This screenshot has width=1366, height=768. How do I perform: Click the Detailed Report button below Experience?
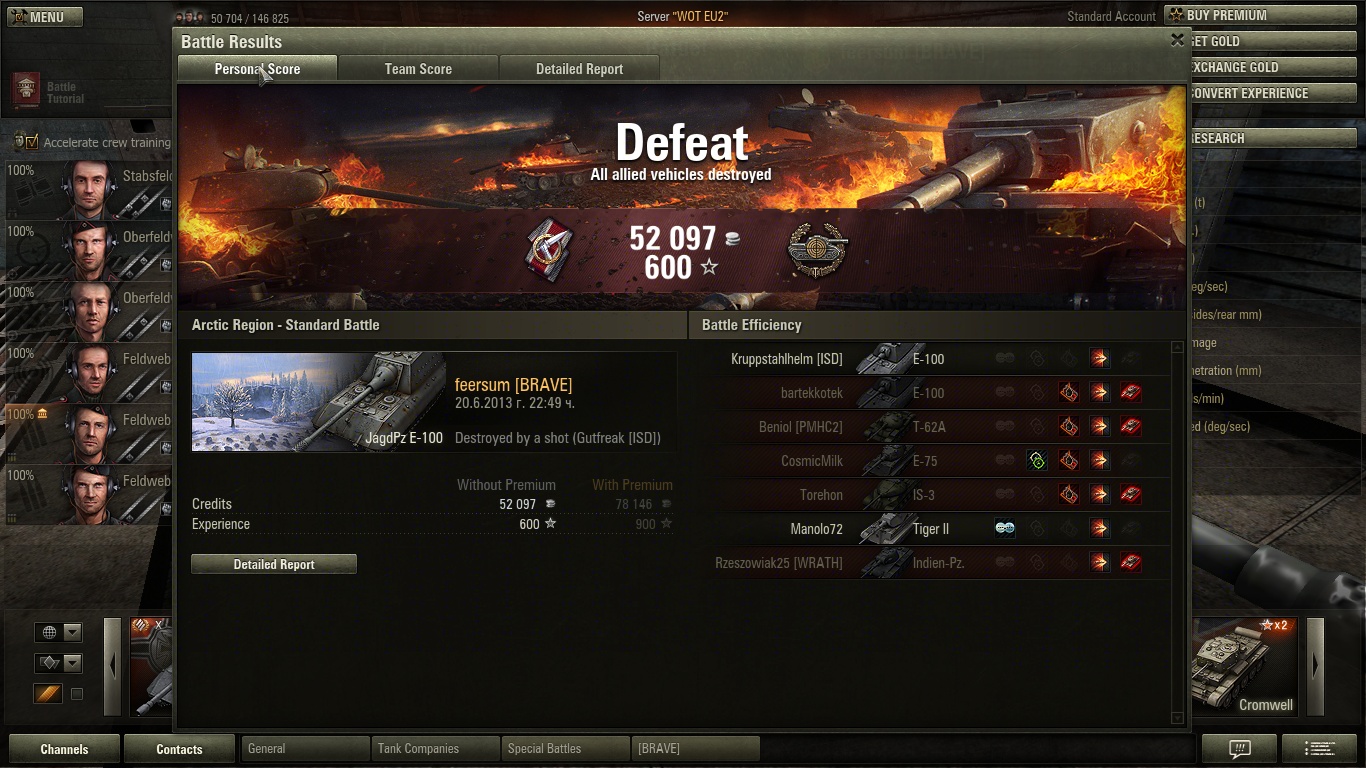click(x=274, y=564)
